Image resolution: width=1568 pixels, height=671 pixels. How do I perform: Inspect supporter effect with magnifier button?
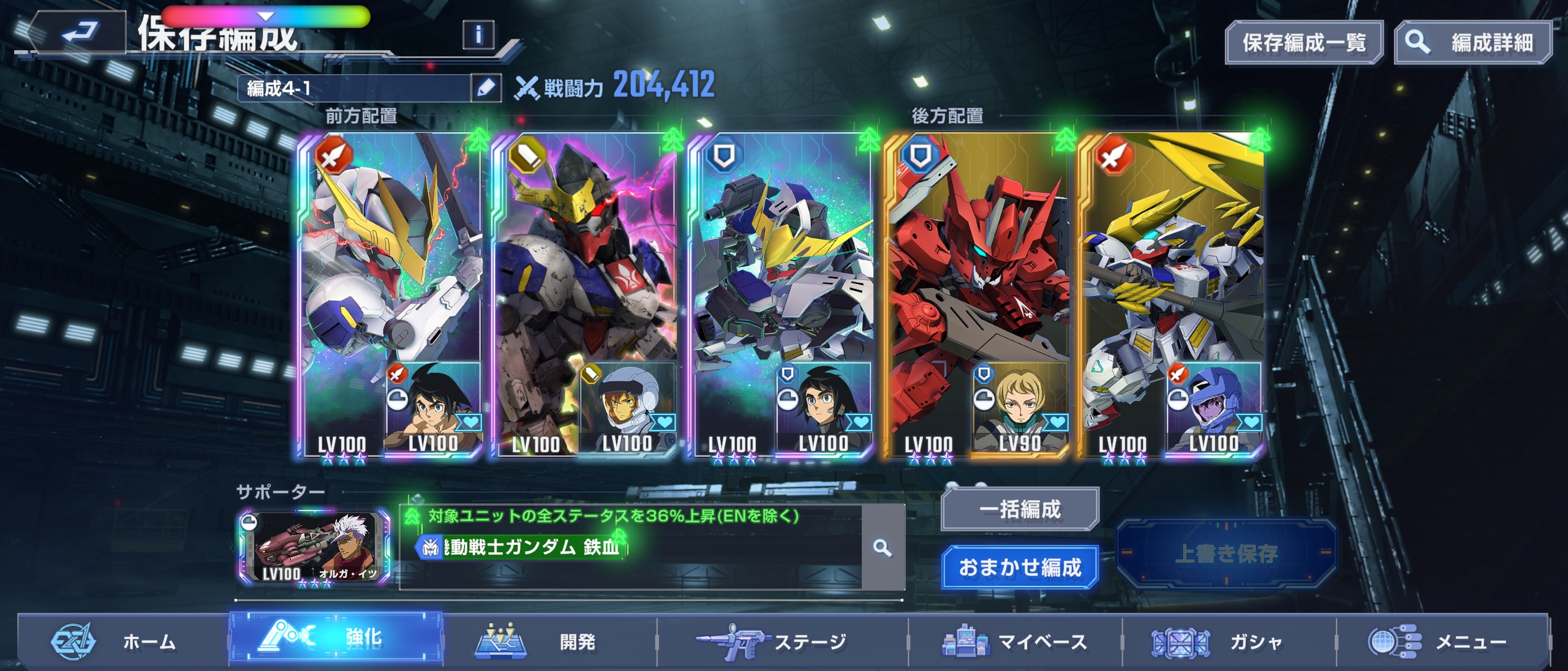click(882, 547)
